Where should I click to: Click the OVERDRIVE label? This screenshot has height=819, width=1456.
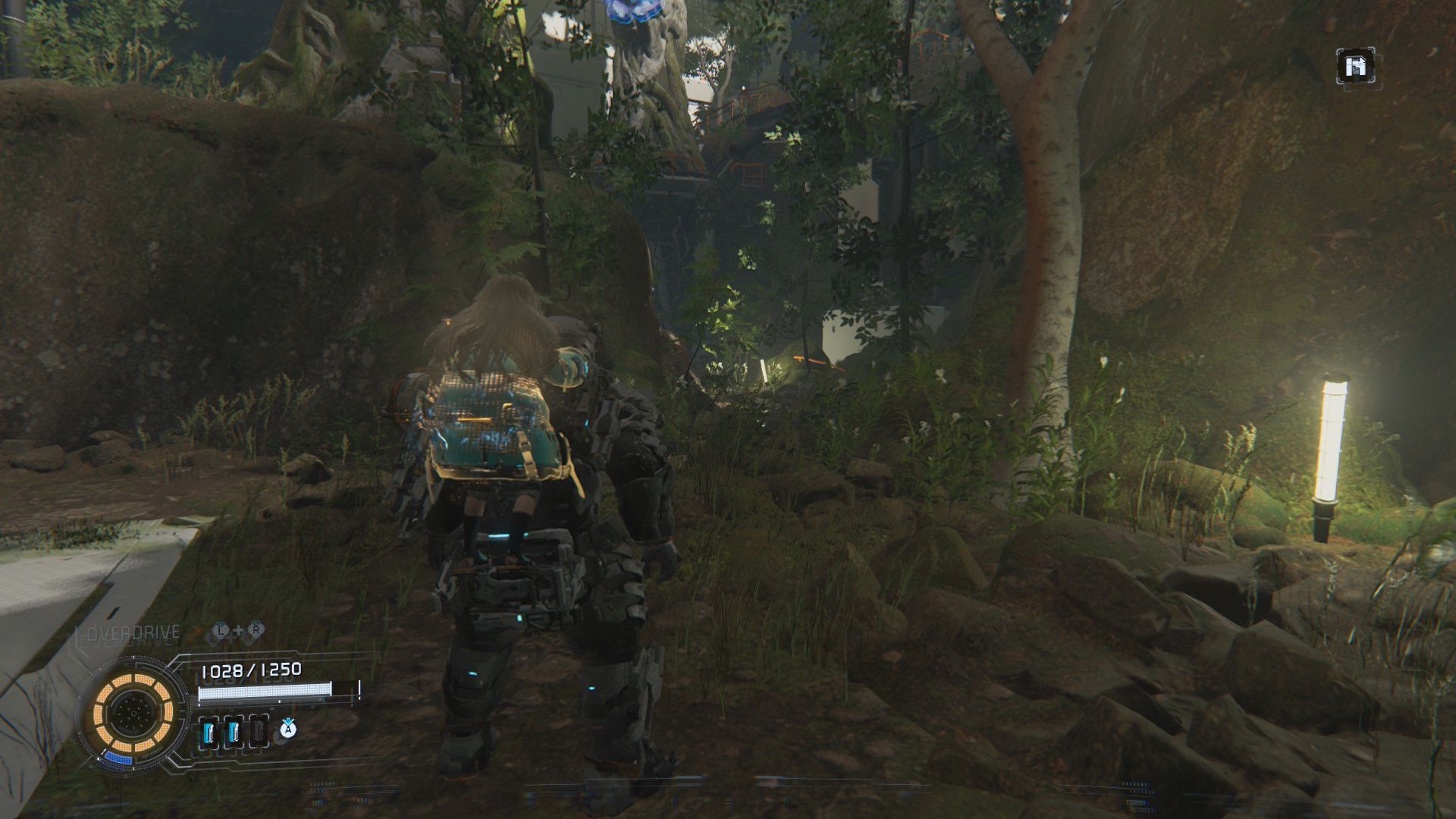tap(133, 633)
